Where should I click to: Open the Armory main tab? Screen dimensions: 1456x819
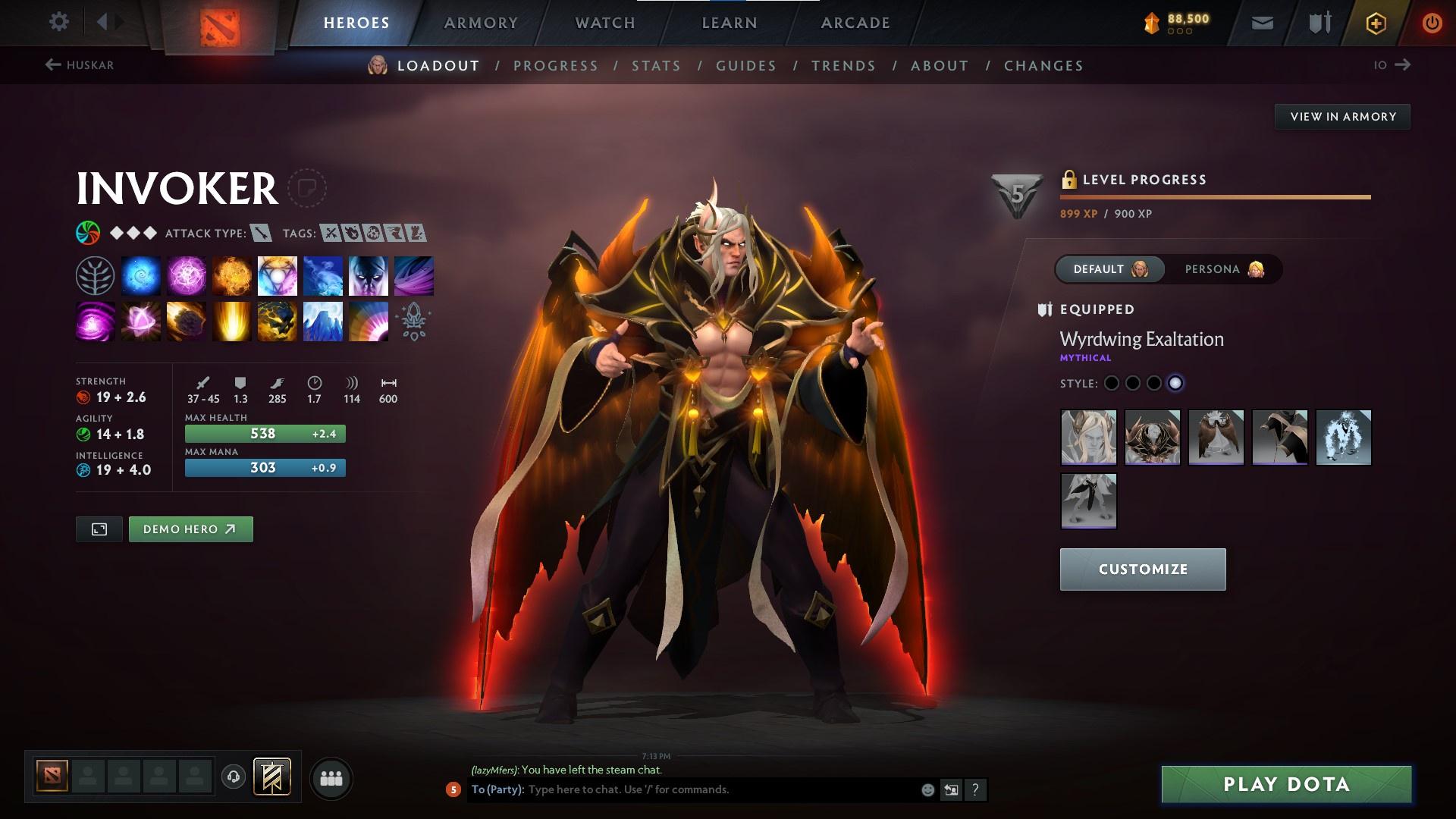(481, 23)
